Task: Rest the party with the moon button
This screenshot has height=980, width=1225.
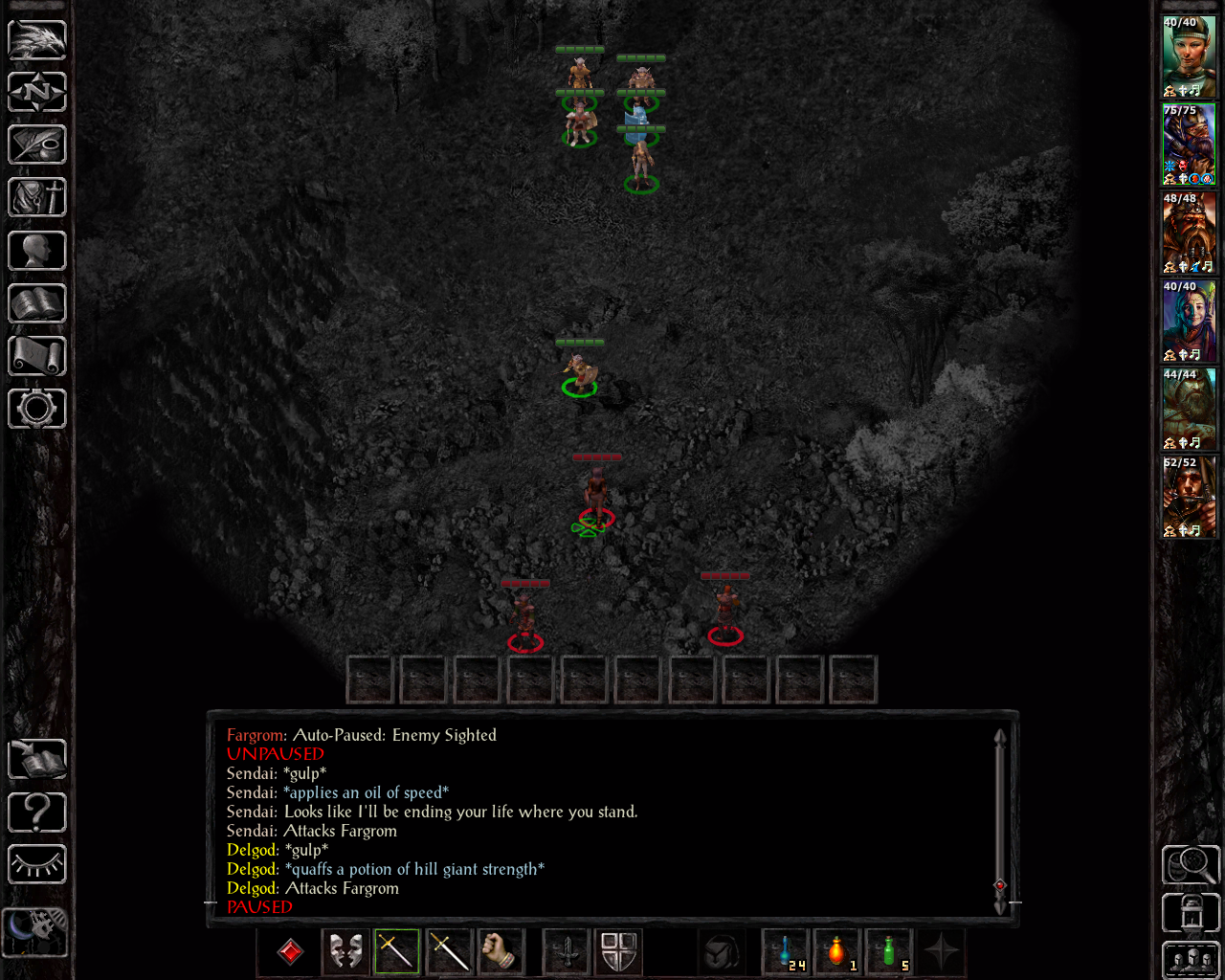Action: pyautogui.click(x=35, y=929)
